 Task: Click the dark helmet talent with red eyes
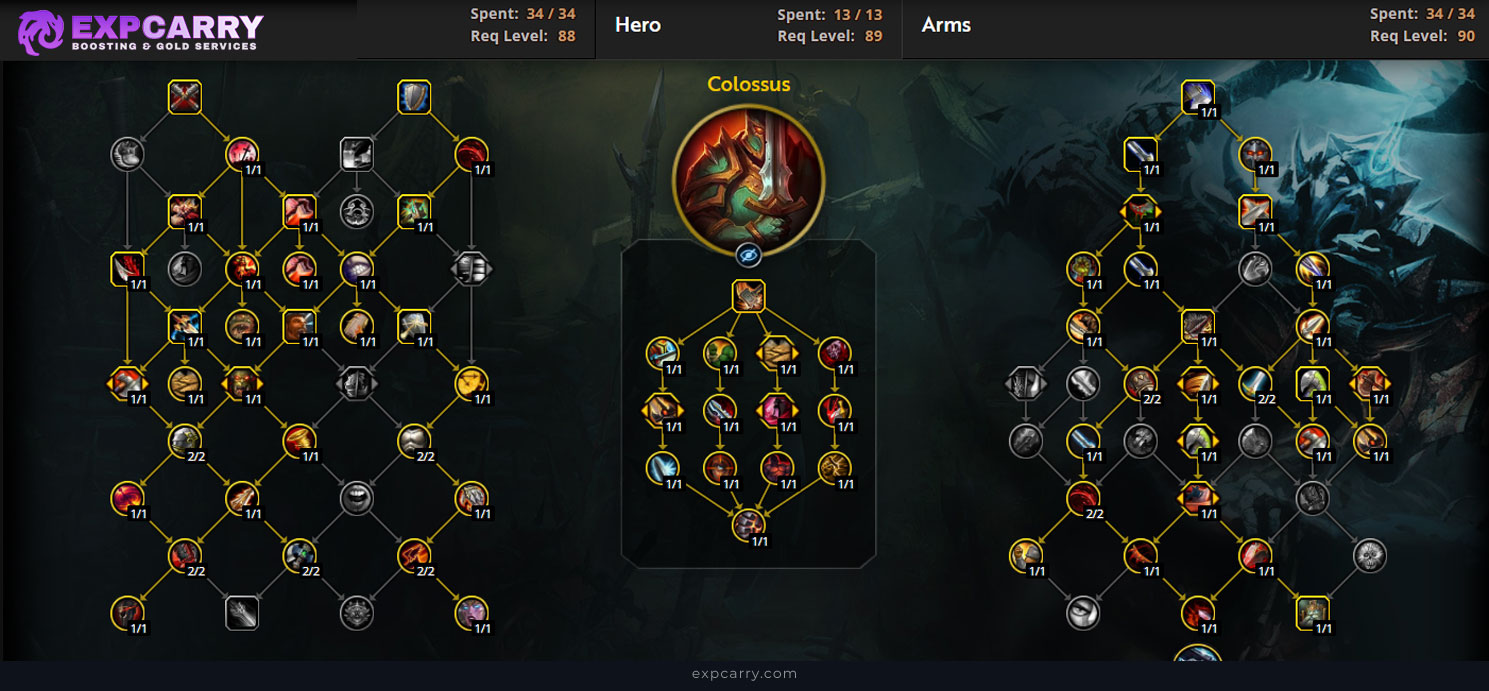(1255, 154)
